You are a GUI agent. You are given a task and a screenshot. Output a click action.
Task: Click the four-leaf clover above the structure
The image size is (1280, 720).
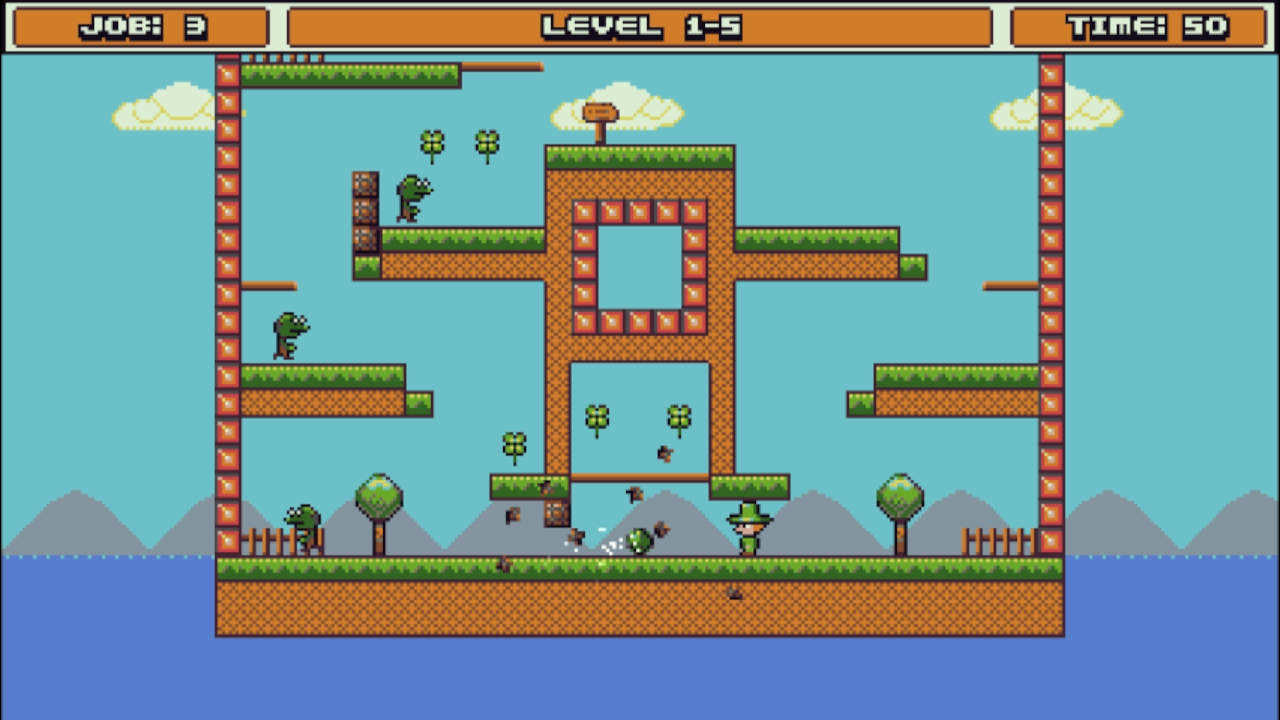(x=433, y=143)
